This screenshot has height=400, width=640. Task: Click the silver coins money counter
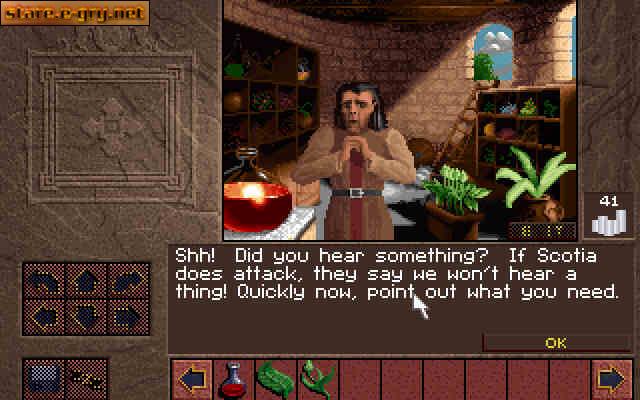[x=608, y=214]
